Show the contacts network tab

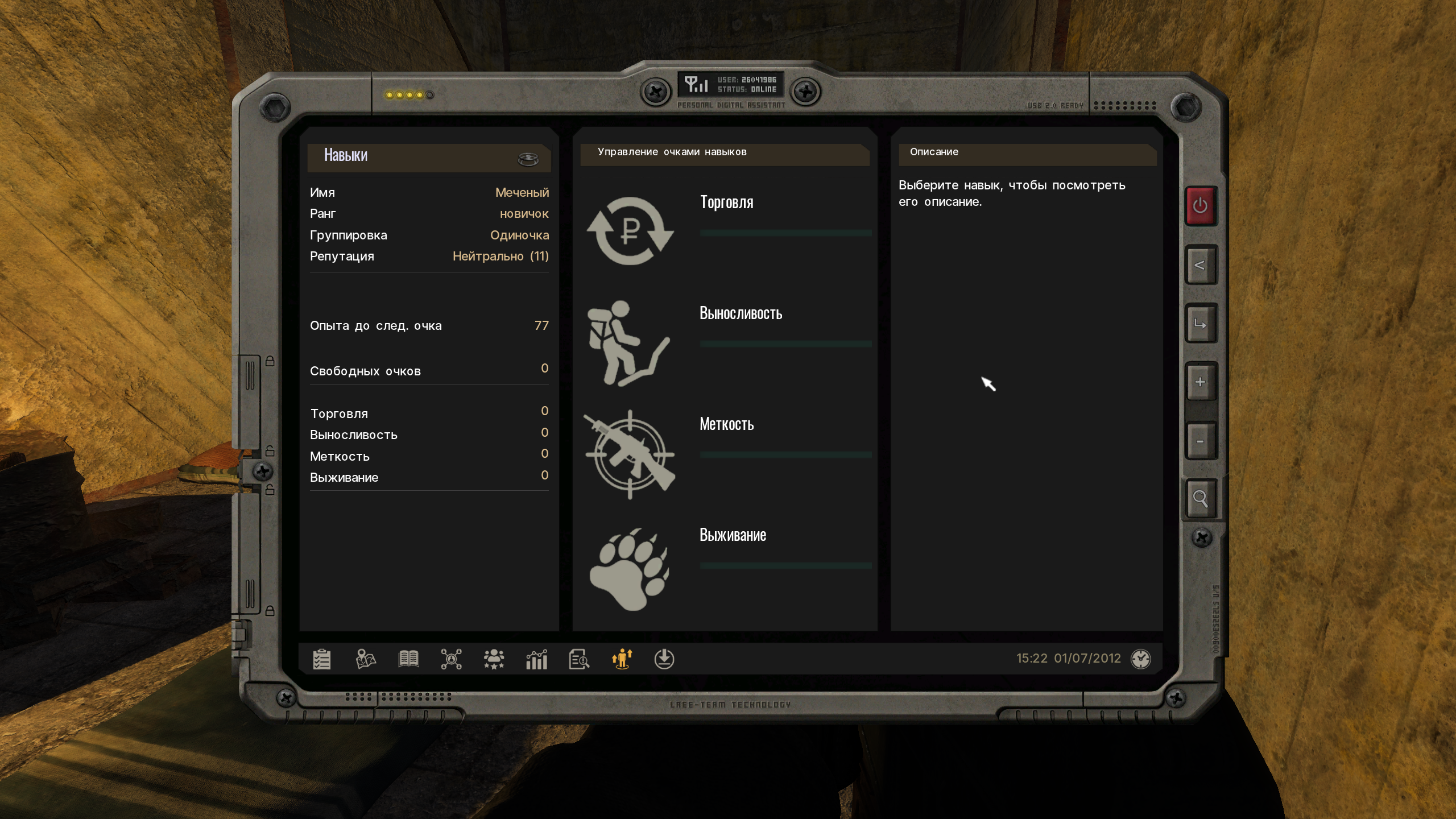(451, 659)
